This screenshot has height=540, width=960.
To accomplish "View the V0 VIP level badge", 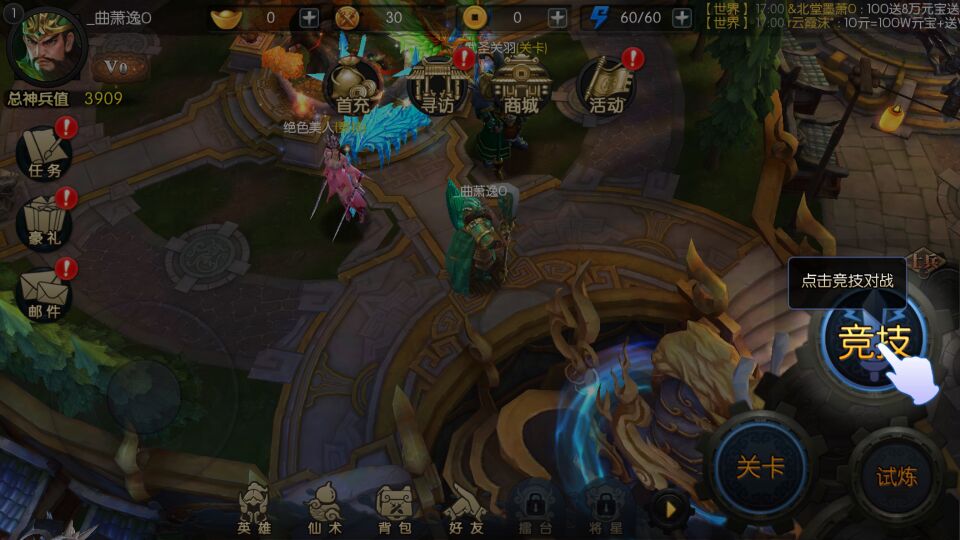I will 117,67.
